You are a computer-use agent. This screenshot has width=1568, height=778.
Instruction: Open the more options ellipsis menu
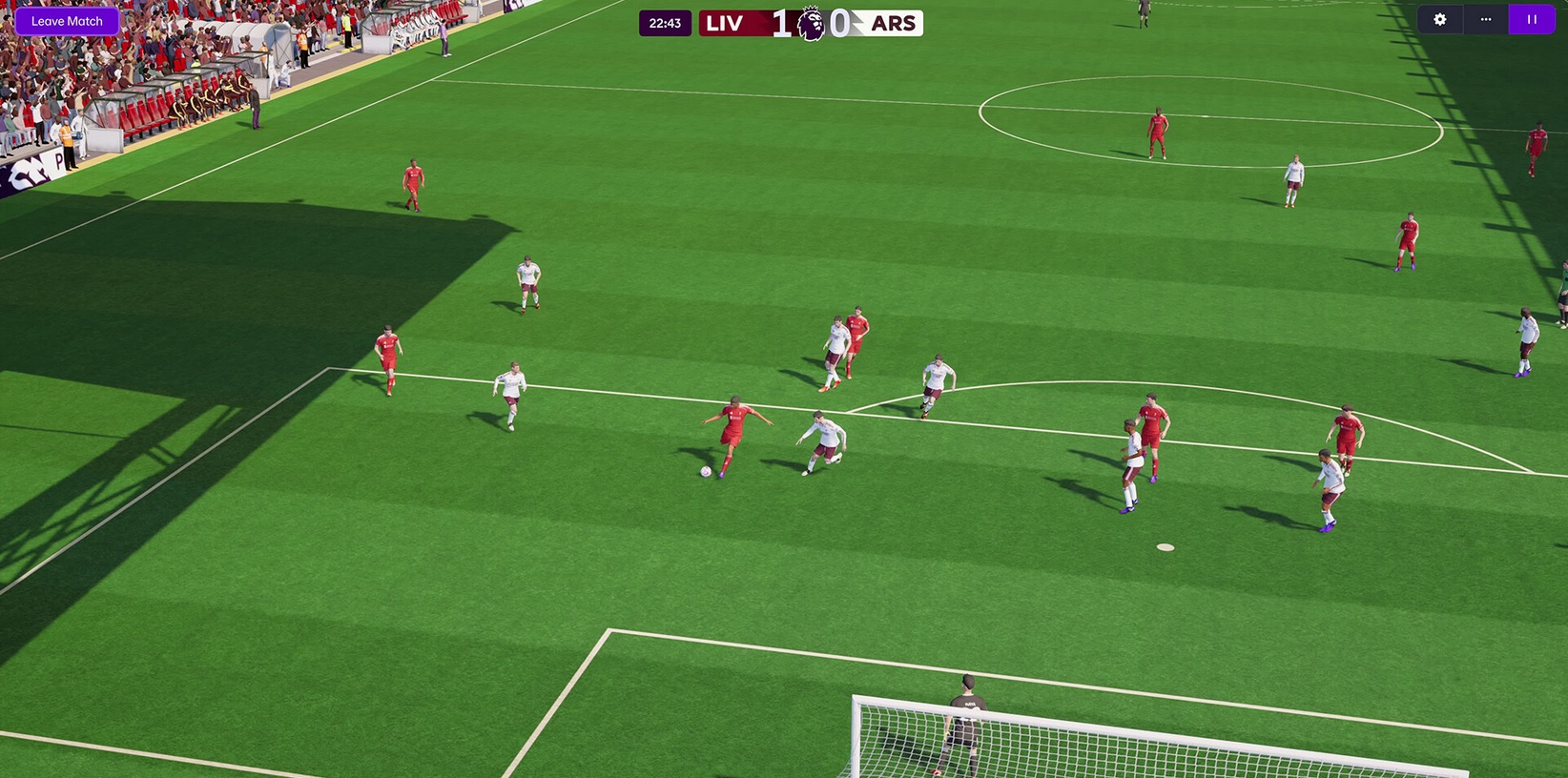click(1485, 19)
